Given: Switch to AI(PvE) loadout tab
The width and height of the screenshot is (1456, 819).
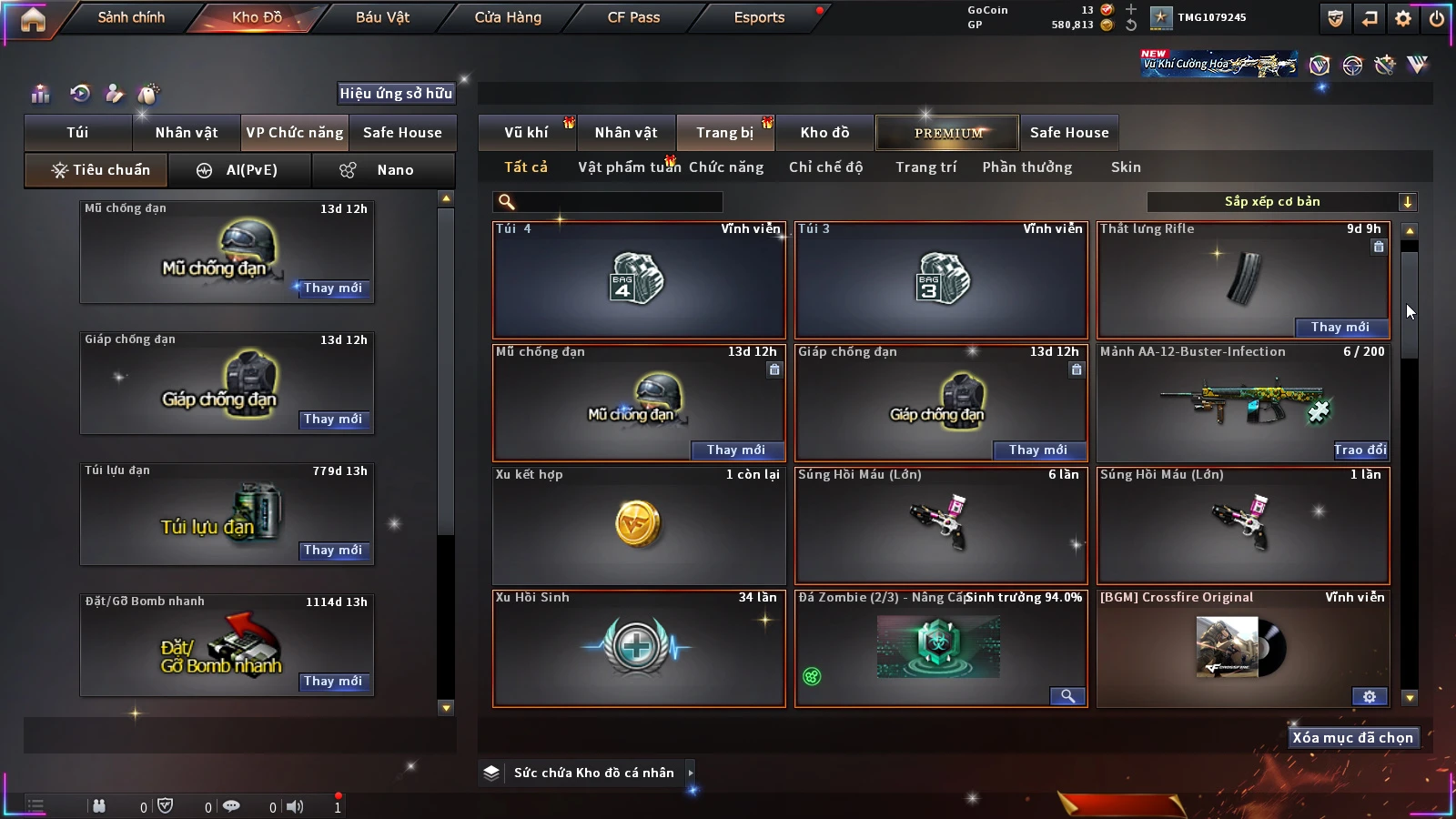Looking at the screenshot, I should click(x=240, y=170).
